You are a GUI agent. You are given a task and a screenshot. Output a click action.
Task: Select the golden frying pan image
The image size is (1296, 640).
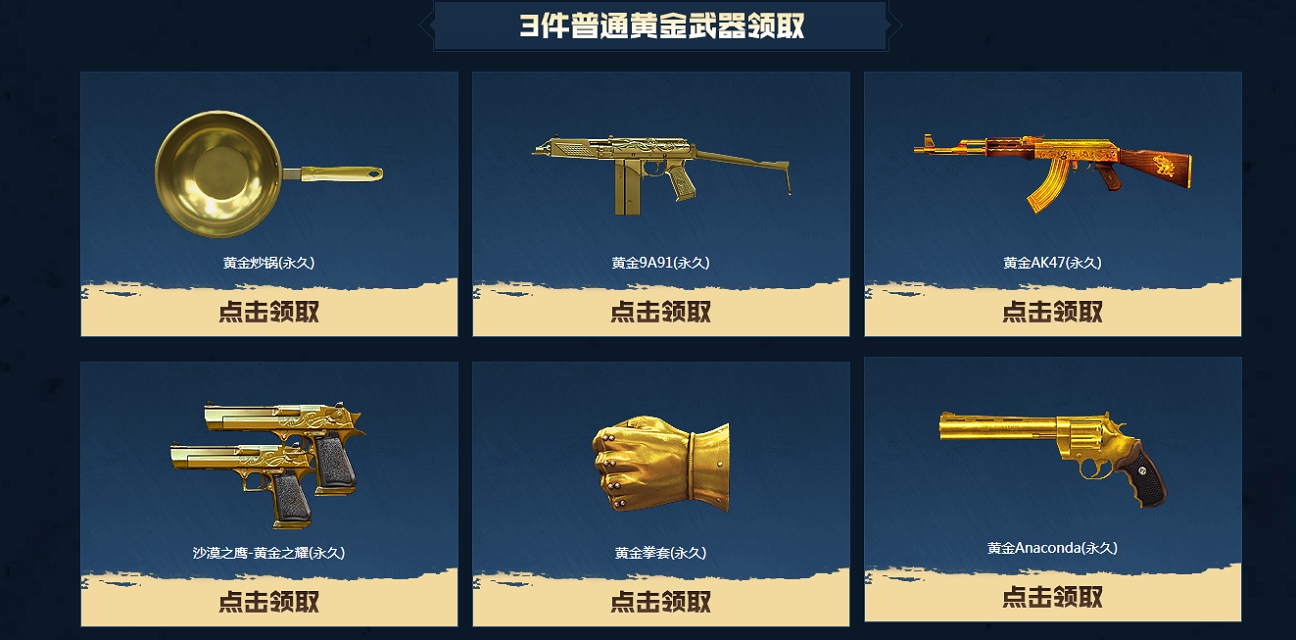pyautogui.click(x=265, y=174)
